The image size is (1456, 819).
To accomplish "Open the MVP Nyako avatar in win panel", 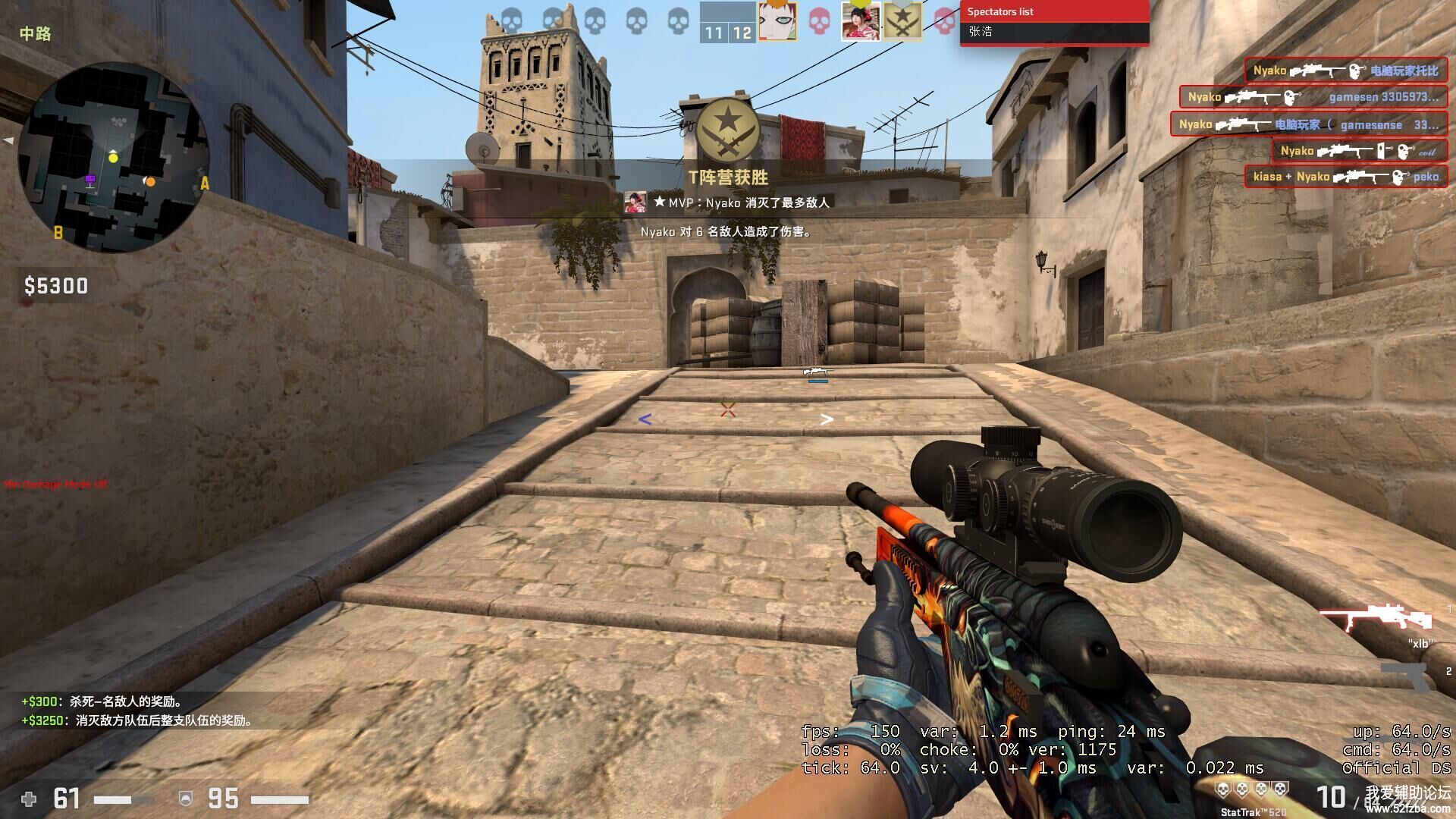I will click(635, 202).
